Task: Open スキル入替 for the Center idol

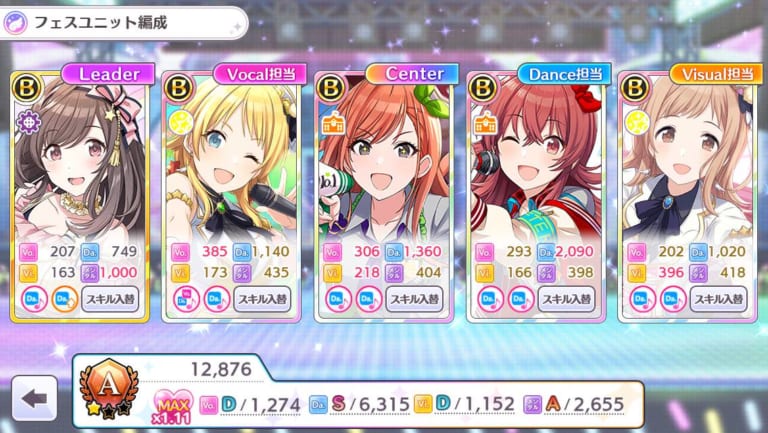Action: pos(415,298)
